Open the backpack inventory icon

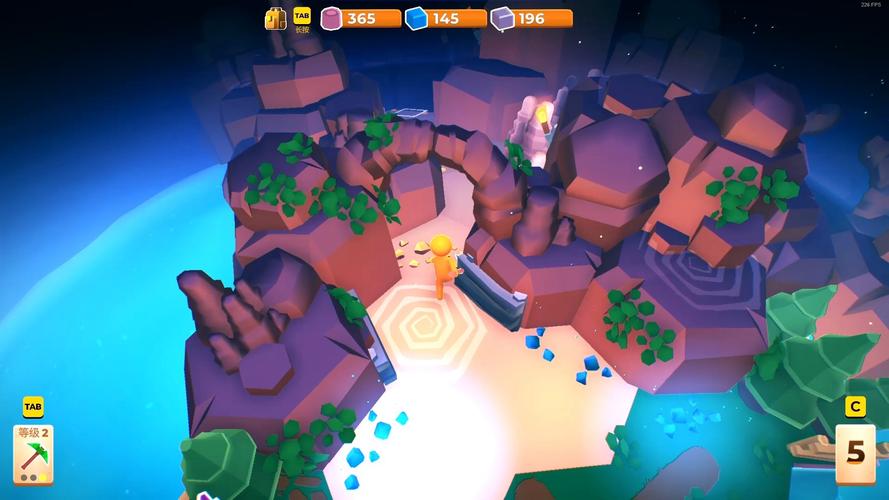click(x=275, y=18)
